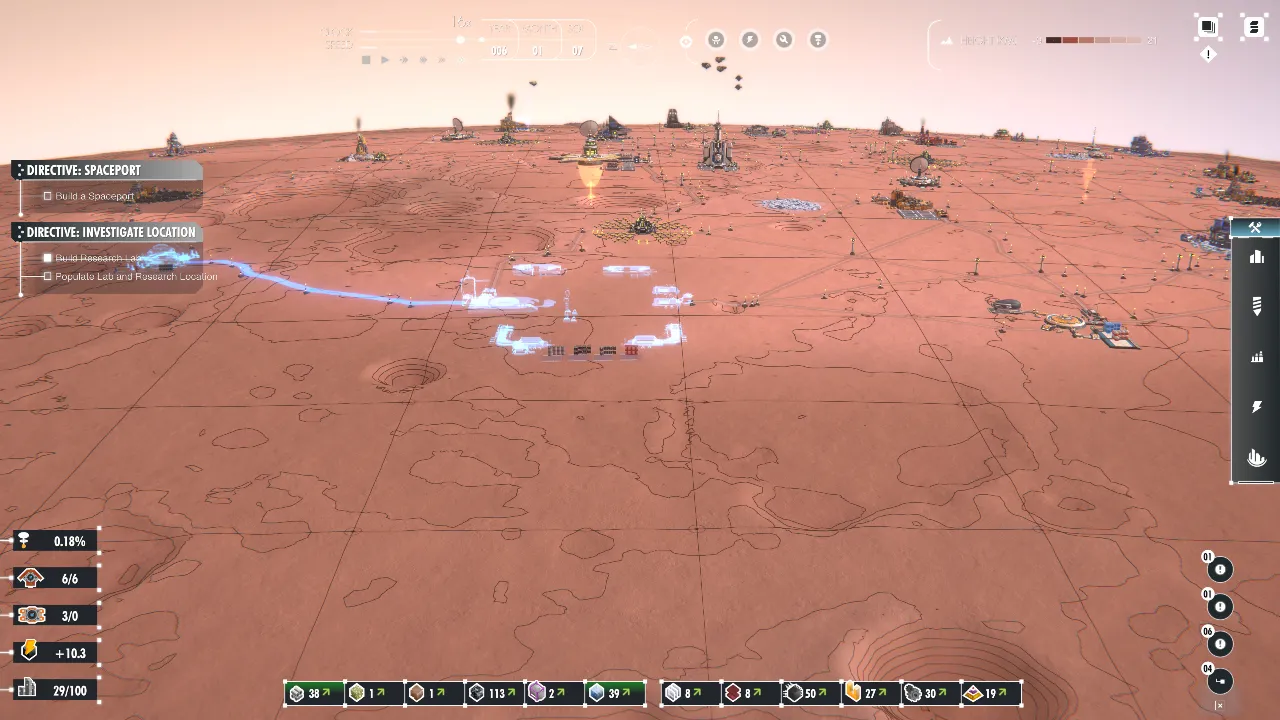Dismiss notifications with the small X

(x=1218, y=706)
